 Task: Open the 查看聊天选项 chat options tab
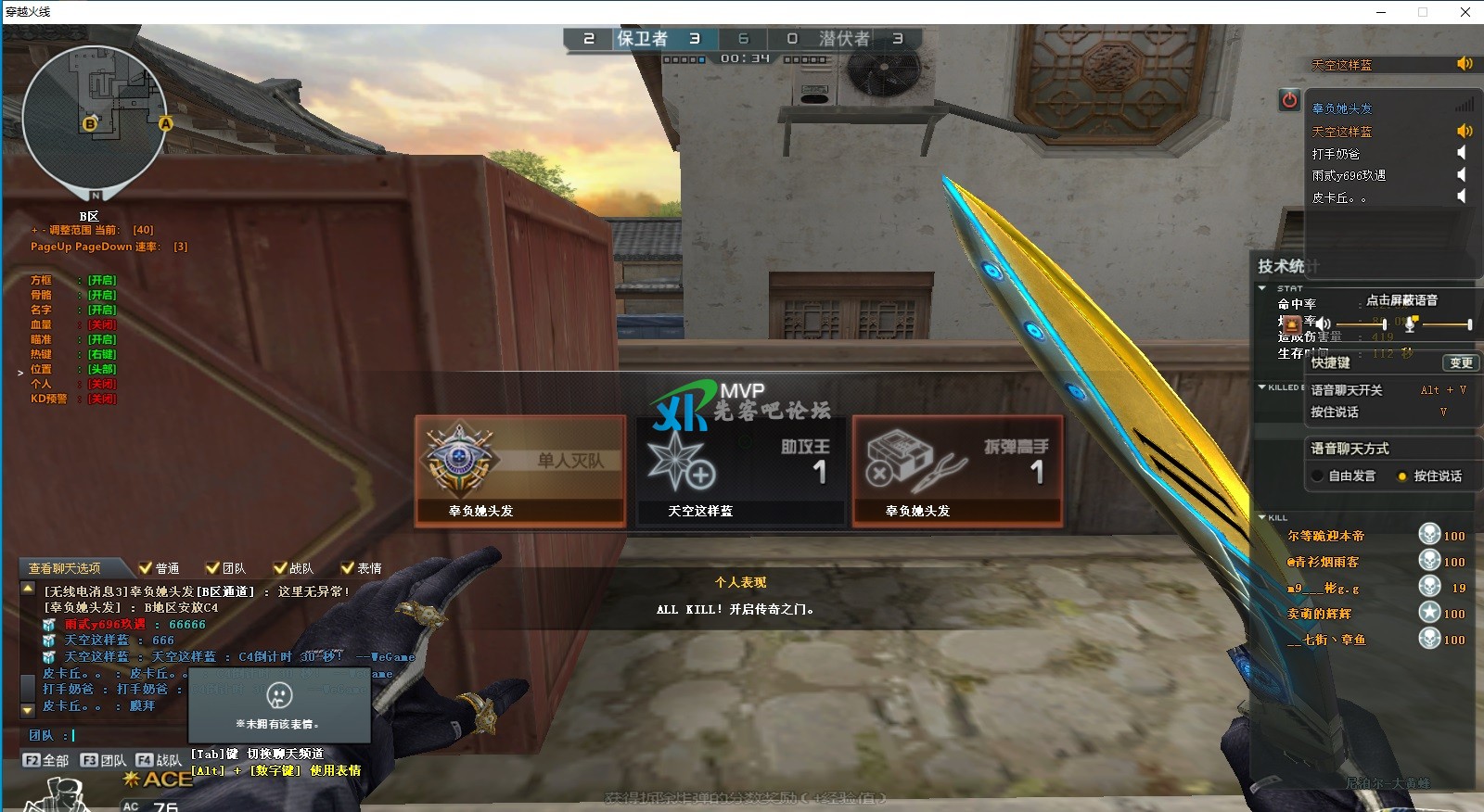pyautogui.click(x=64, y=568)
